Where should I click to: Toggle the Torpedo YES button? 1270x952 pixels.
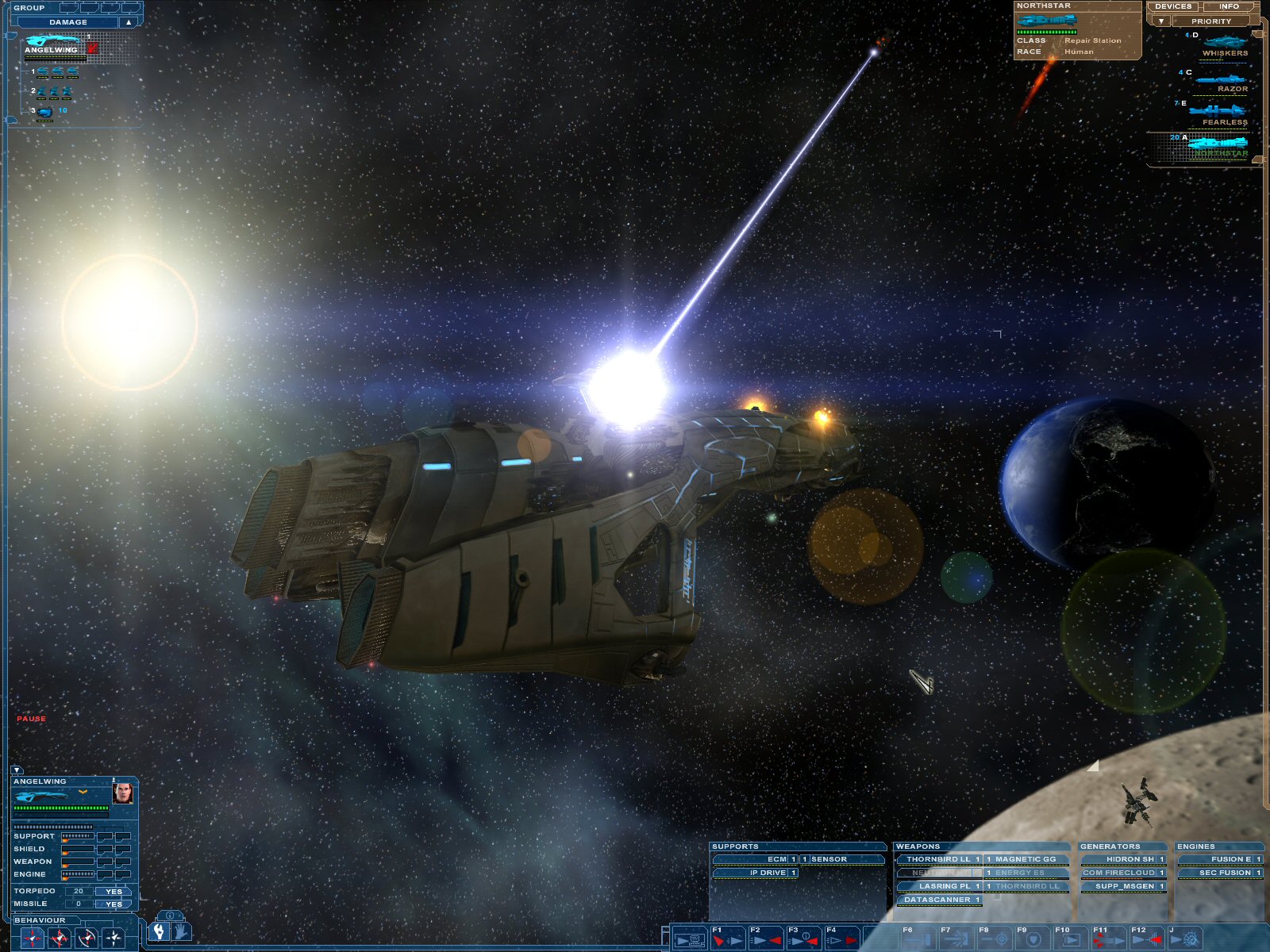(x=114, y=891)
